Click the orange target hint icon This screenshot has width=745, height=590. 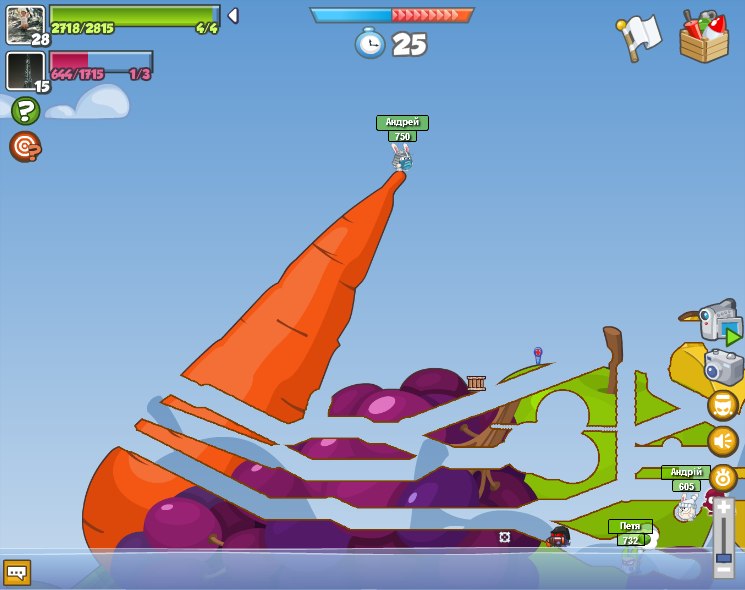pos(25,147)
